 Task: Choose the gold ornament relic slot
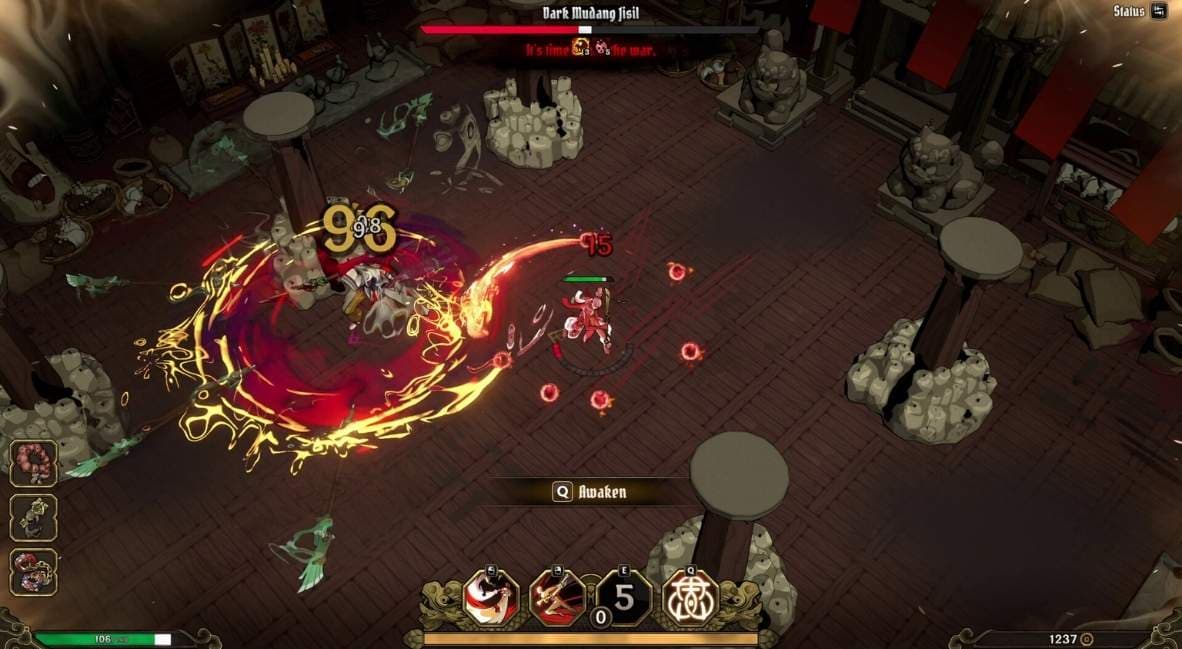click(34, 518)
